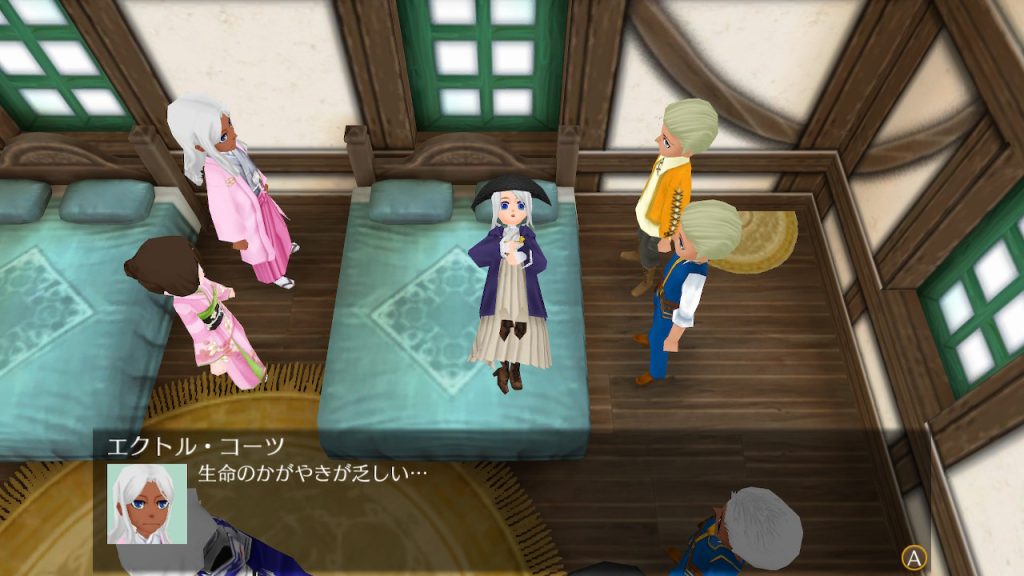Screen dimensions: 1024x576
Task: Advance Hector Coates' dialogue text box
Action: click(x=913, y=557)
